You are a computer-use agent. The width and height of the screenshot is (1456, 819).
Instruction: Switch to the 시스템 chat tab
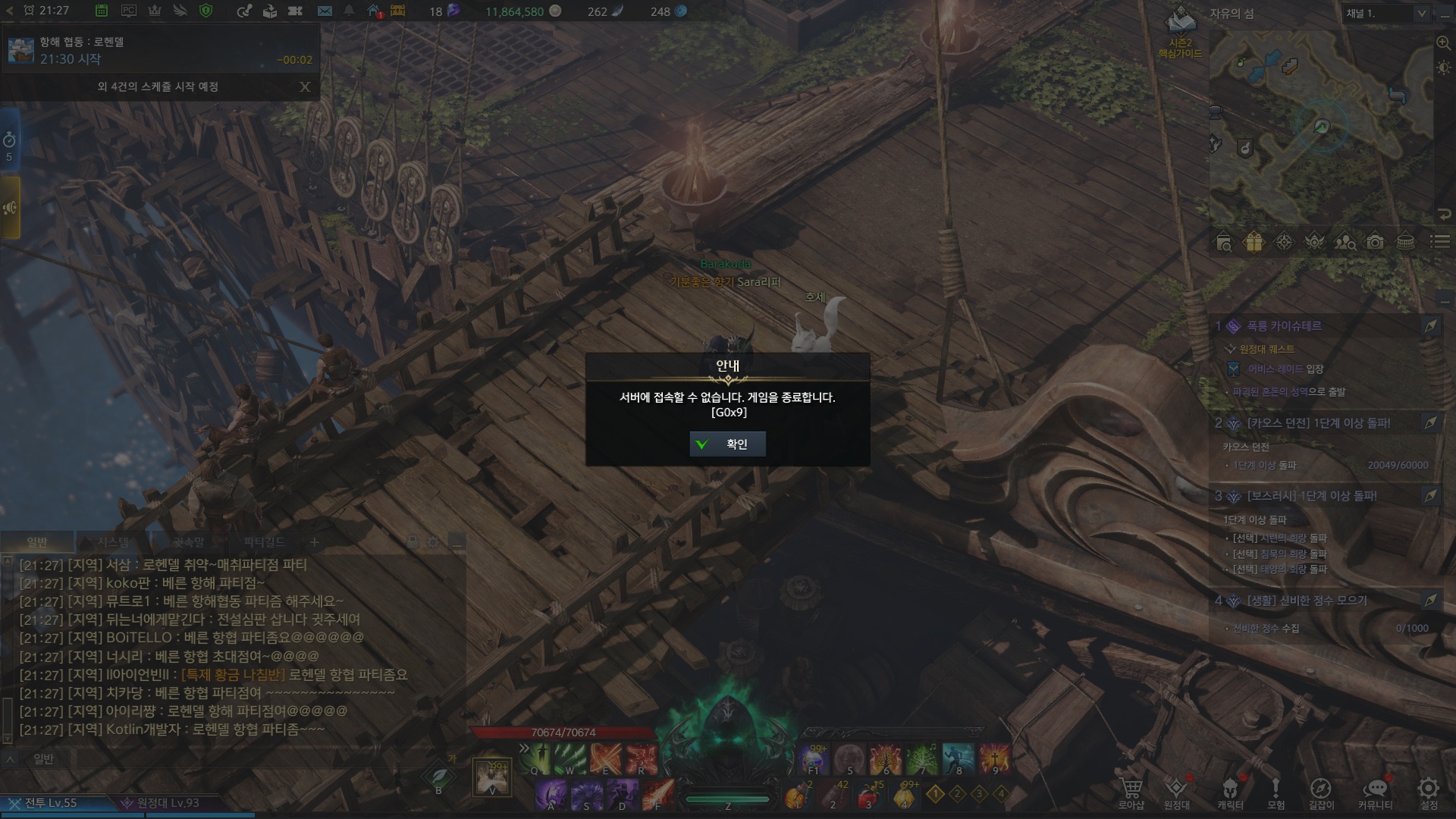tap(113, 542)
